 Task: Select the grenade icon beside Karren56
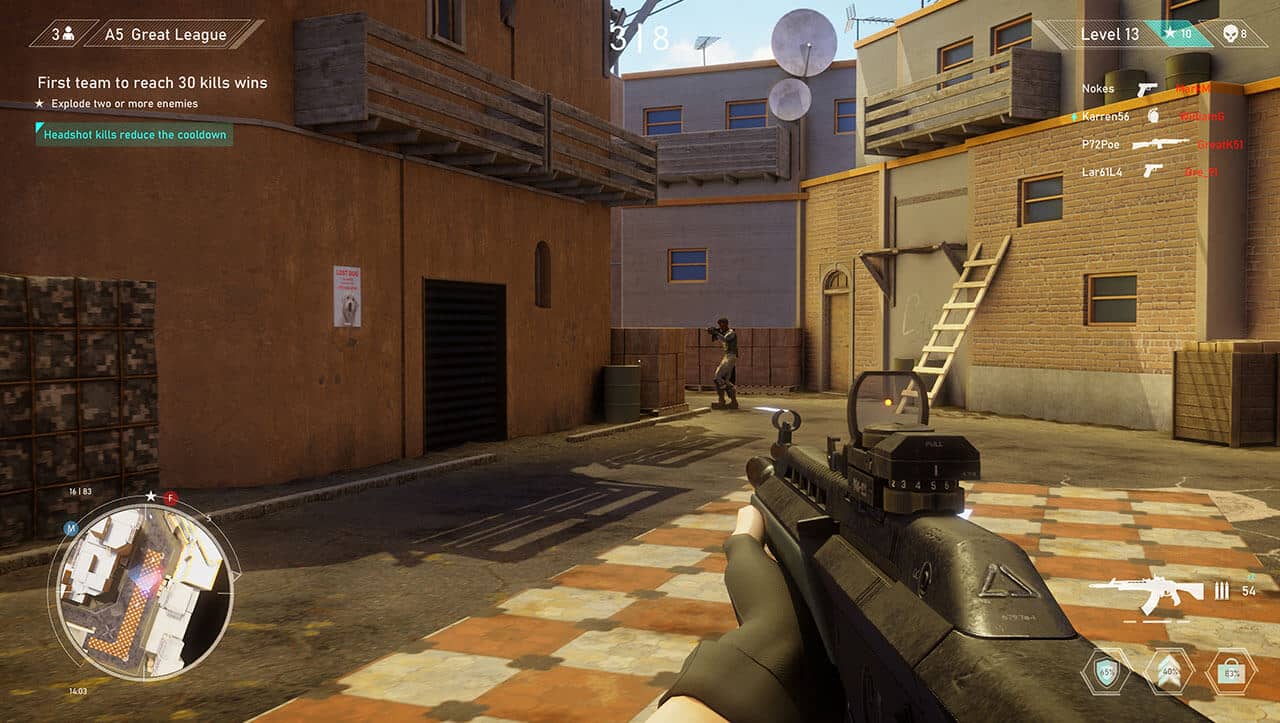(x=1152, y=115)
